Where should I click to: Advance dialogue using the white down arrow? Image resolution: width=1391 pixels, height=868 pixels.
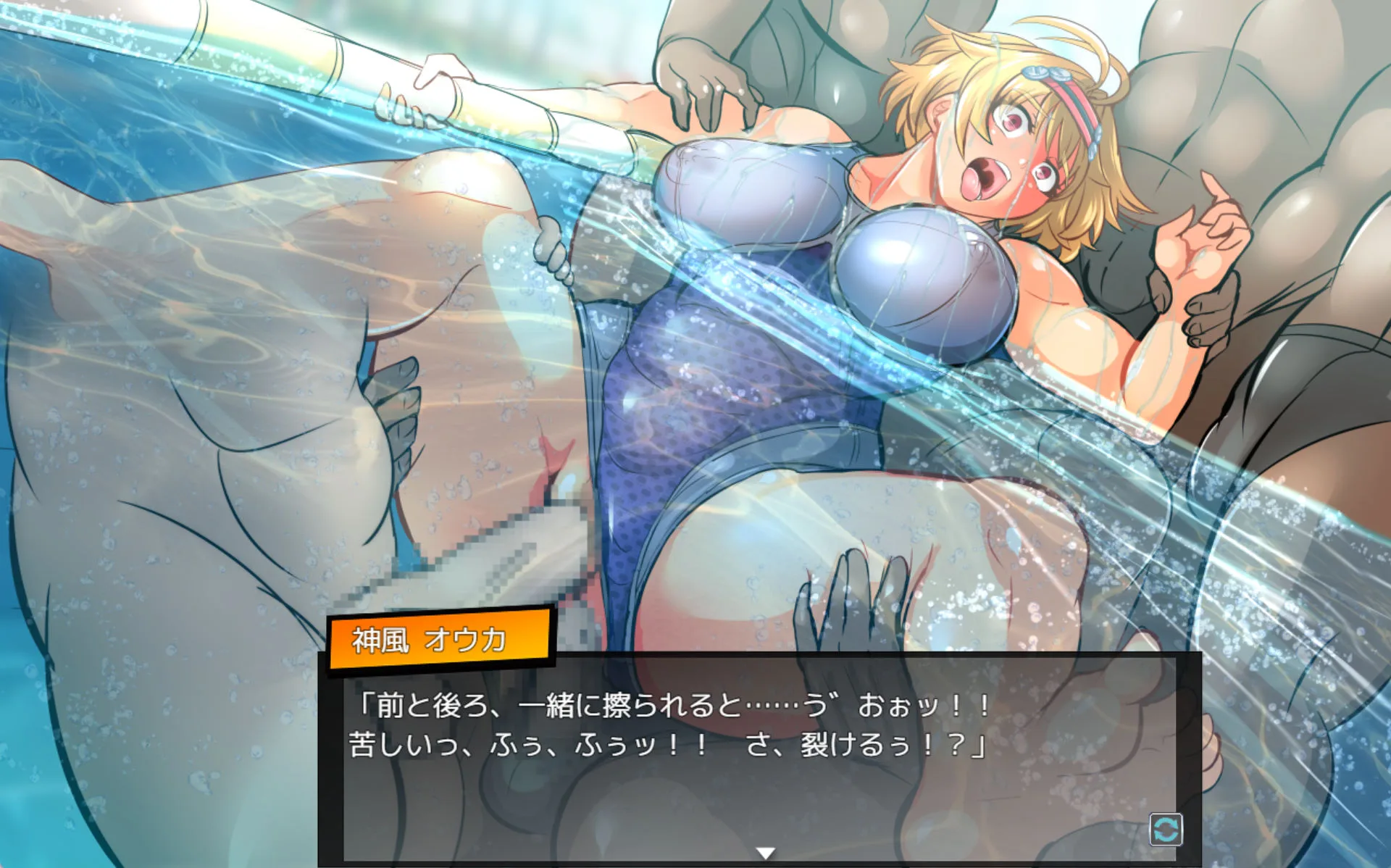click(765, 854)
